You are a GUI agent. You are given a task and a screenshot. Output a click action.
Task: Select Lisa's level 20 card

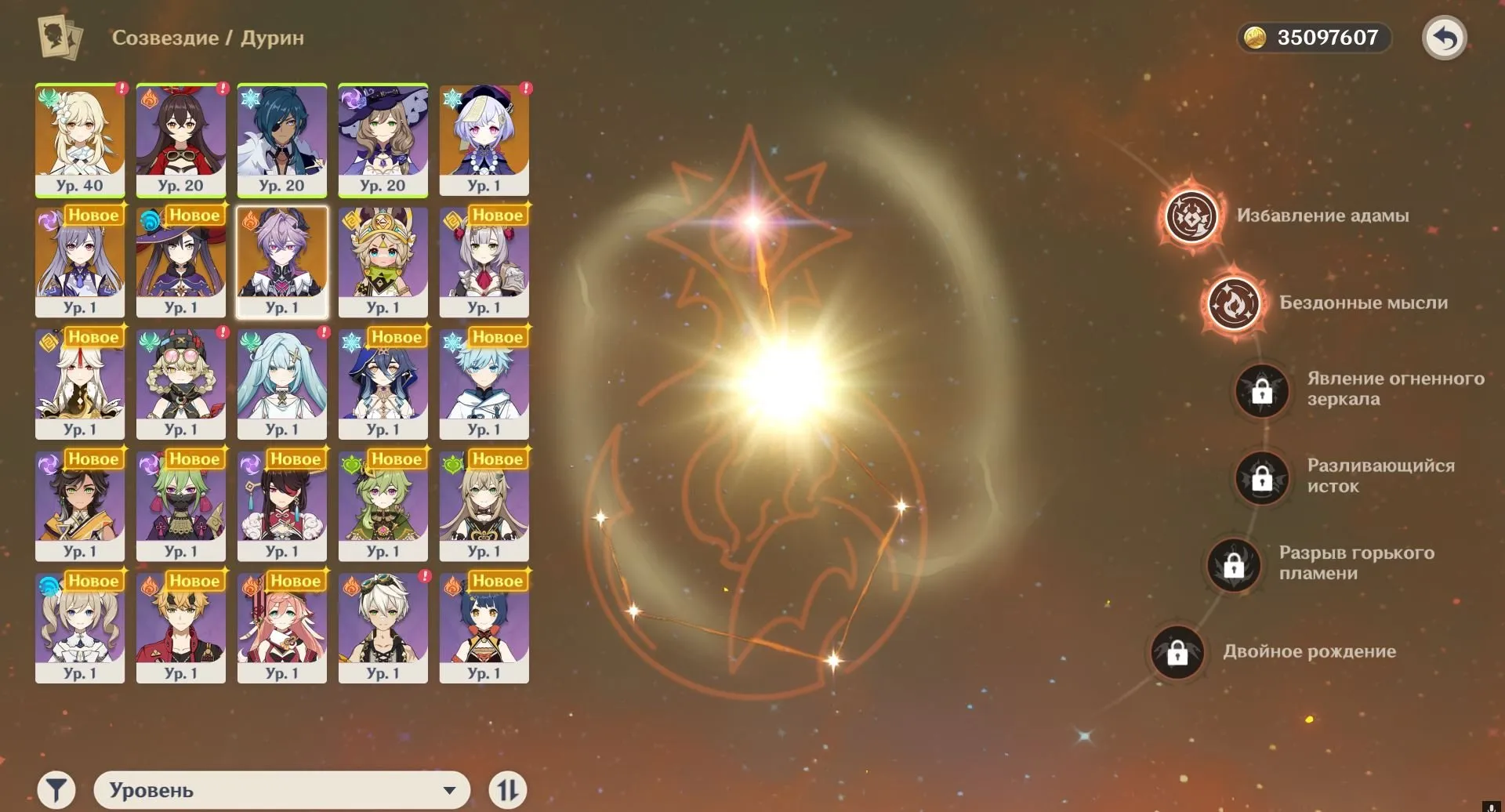coord(383,140)
